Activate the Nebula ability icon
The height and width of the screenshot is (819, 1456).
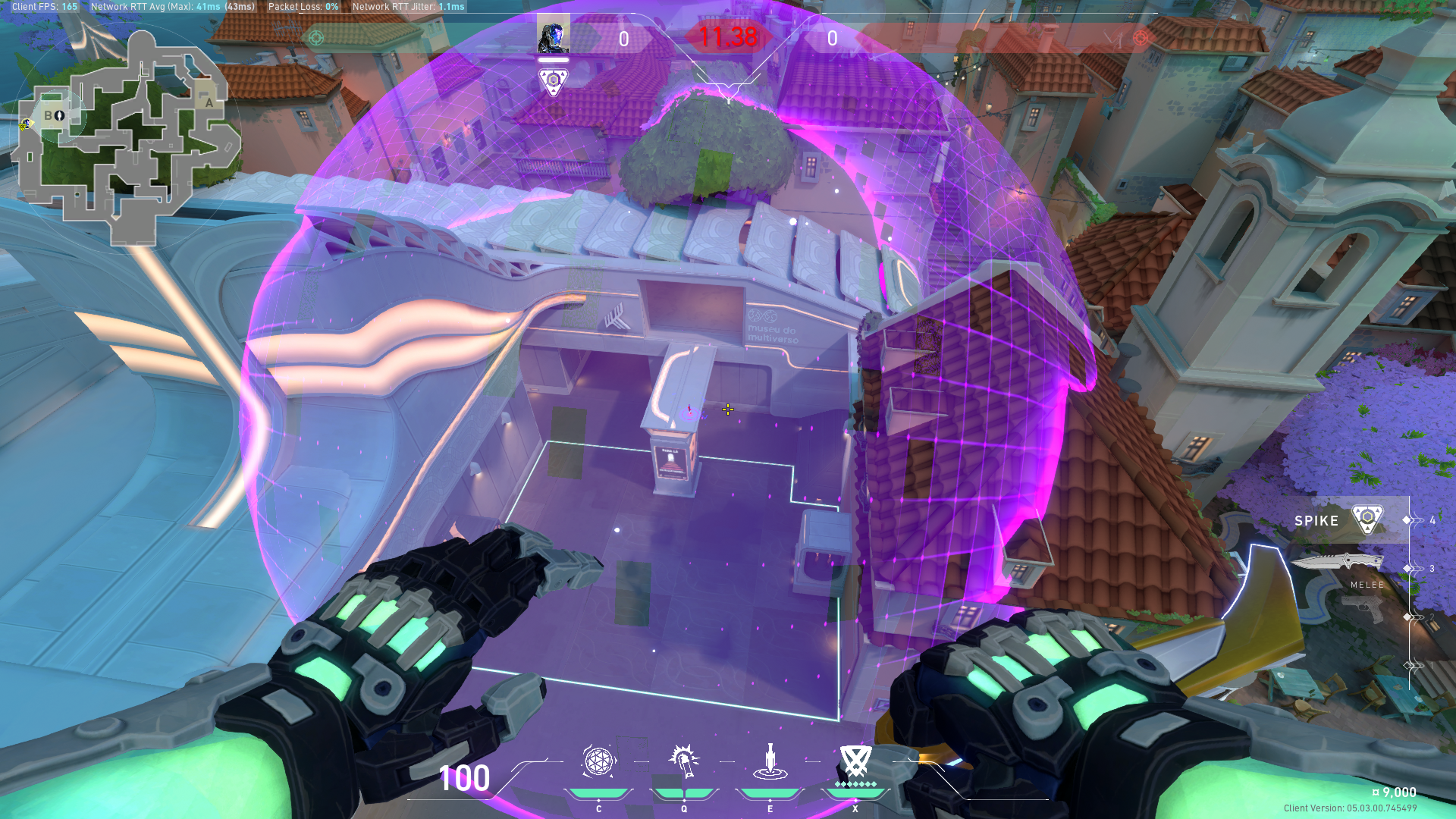pyautogui.click(x=770, y=761)
